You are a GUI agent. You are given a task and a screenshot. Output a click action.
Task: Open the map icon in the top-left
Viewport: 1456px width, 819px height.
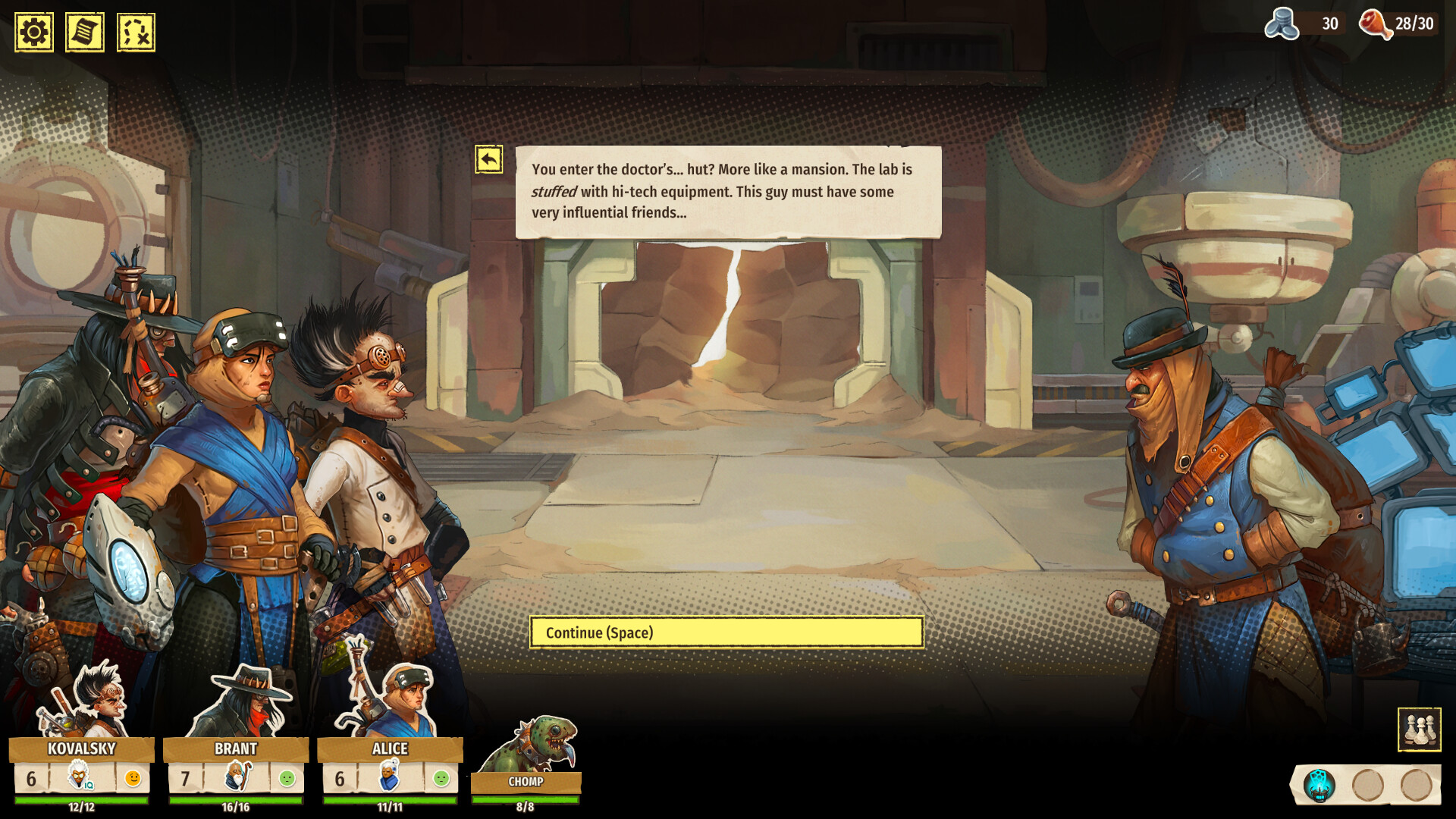pyautogui.click(x=134, y=32)
